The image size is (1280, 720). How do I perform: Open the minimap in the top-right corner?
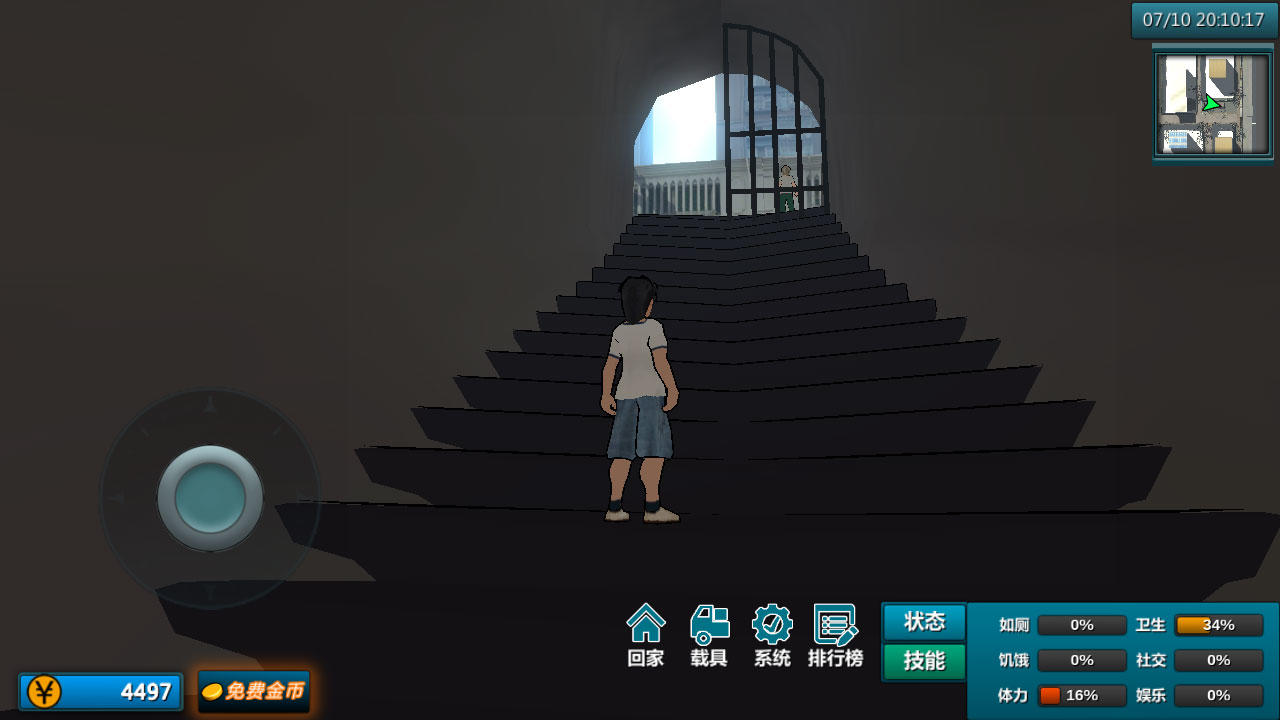point(1212,104)
